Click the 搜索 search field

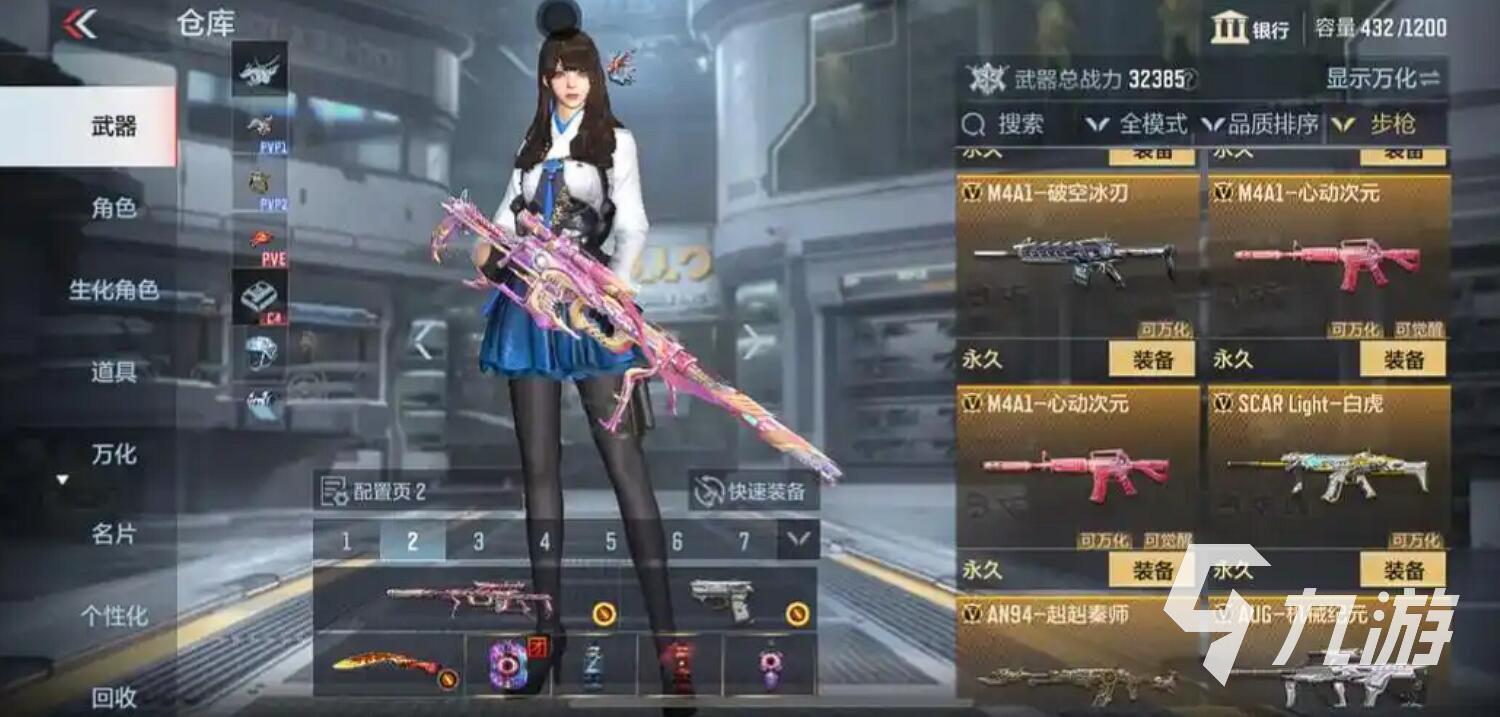point(1005,125)
